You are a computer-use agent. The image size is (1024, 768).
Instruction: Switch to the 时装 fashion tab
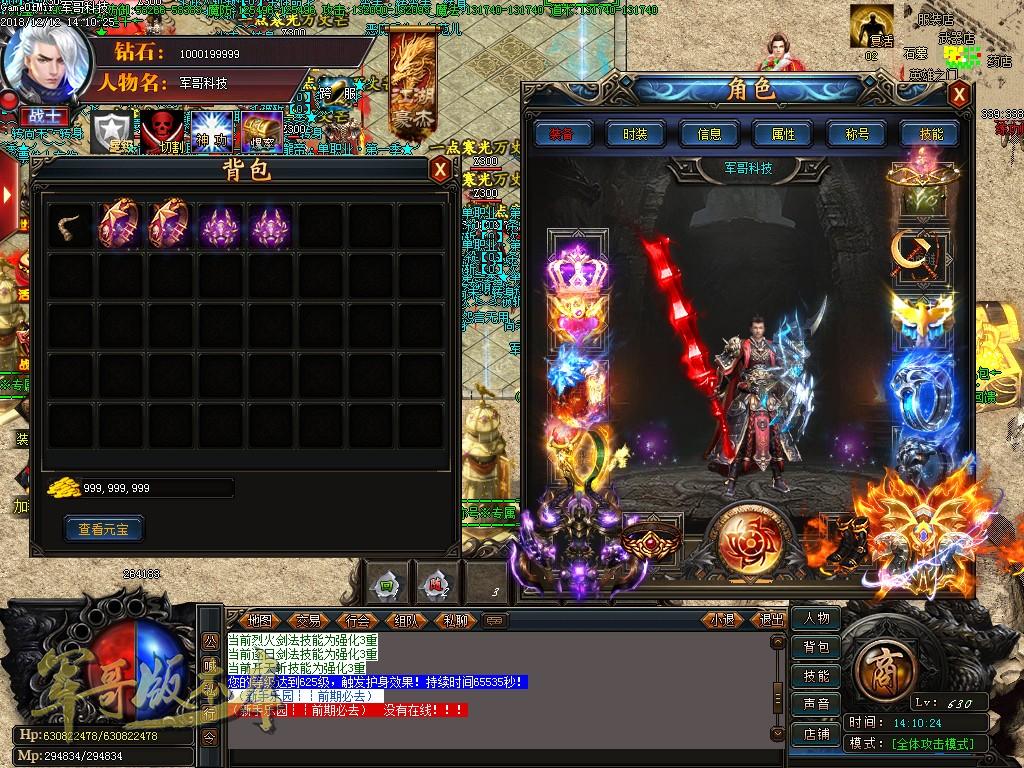point(635,134)
